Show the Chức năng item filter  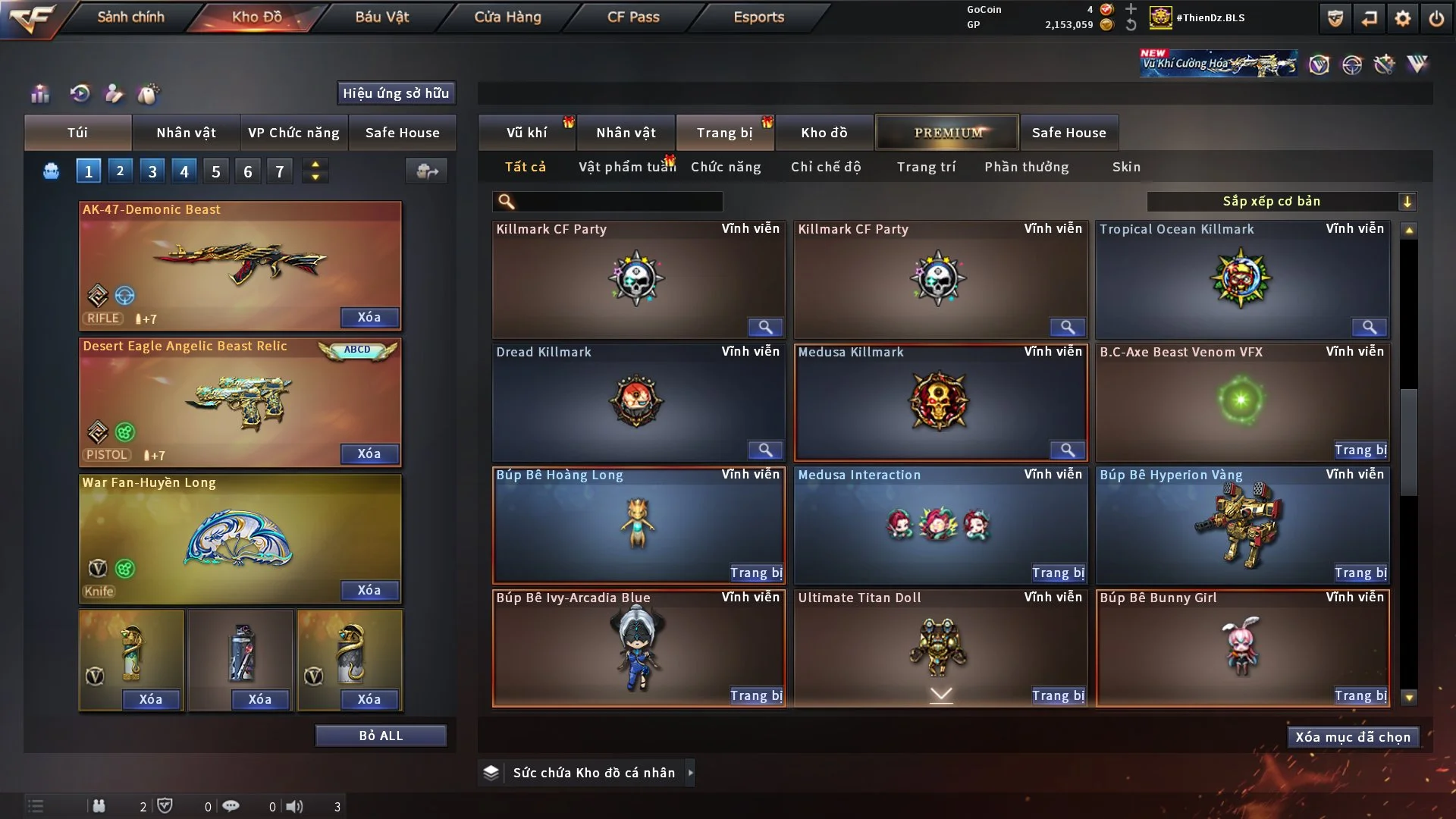pyautogui.click(x=726, y=167)
